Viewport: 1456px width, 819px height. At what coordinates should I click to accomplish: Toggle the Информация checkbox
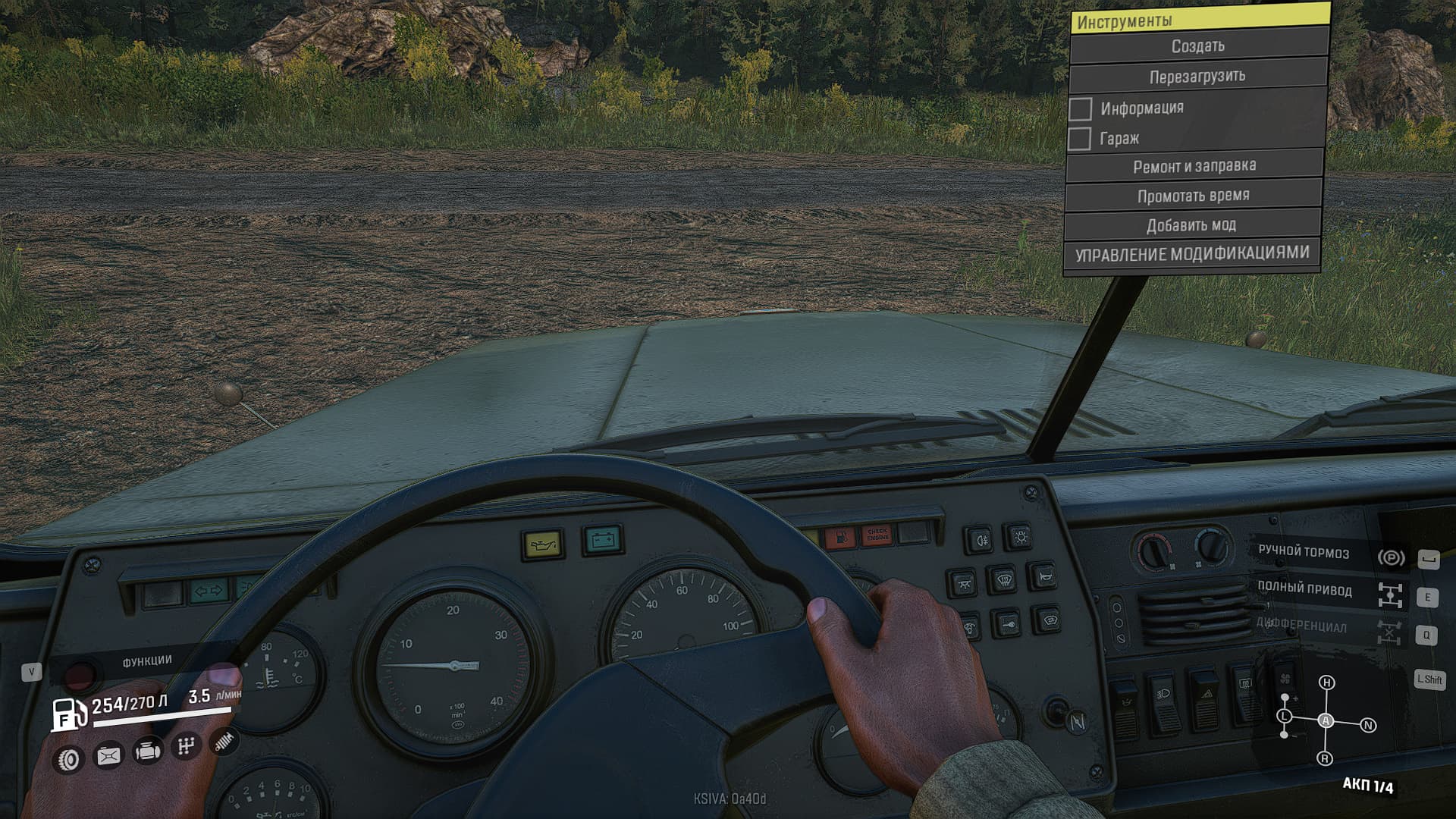coord(1081,108)
